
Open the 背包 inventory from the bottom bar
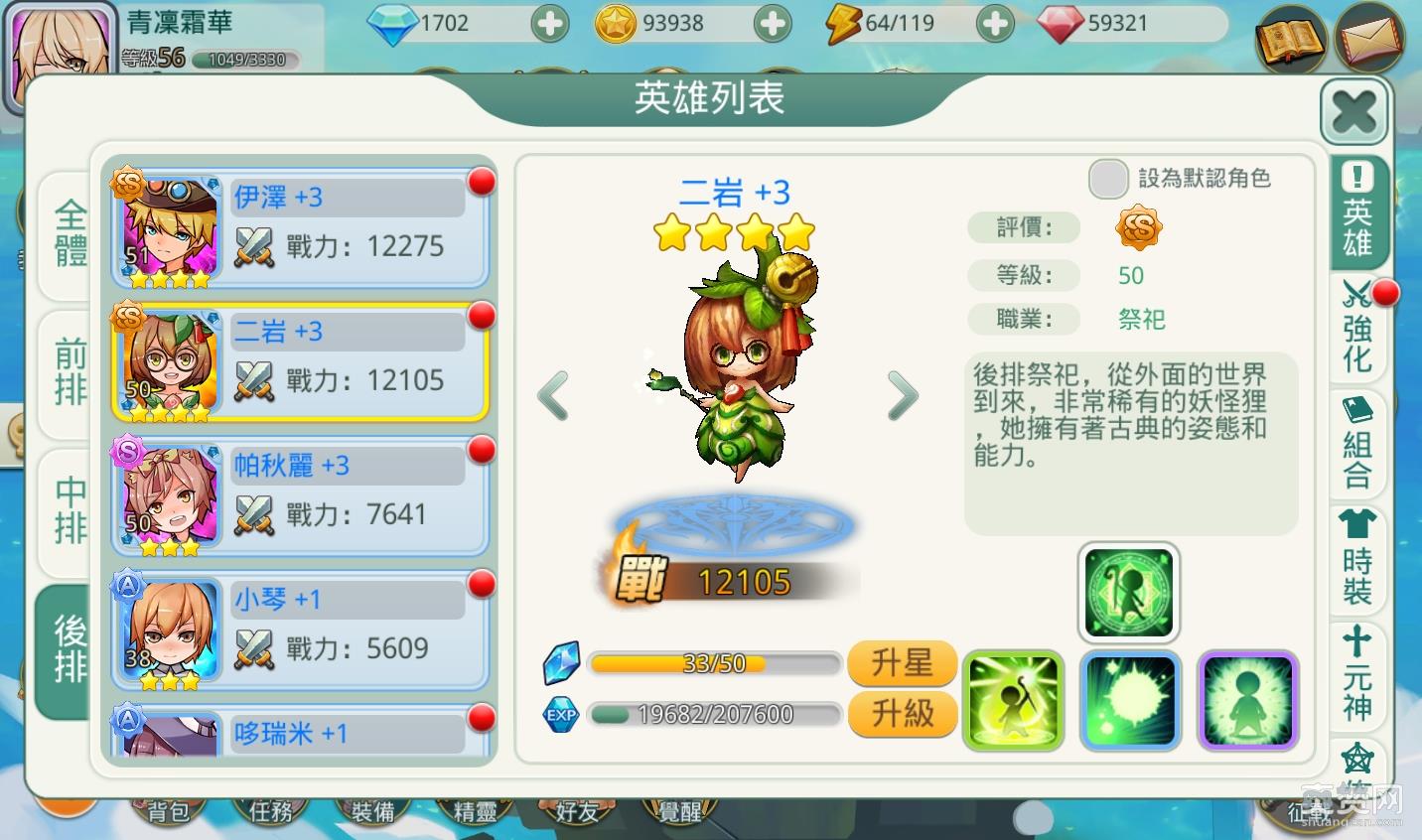pos(167,810)
